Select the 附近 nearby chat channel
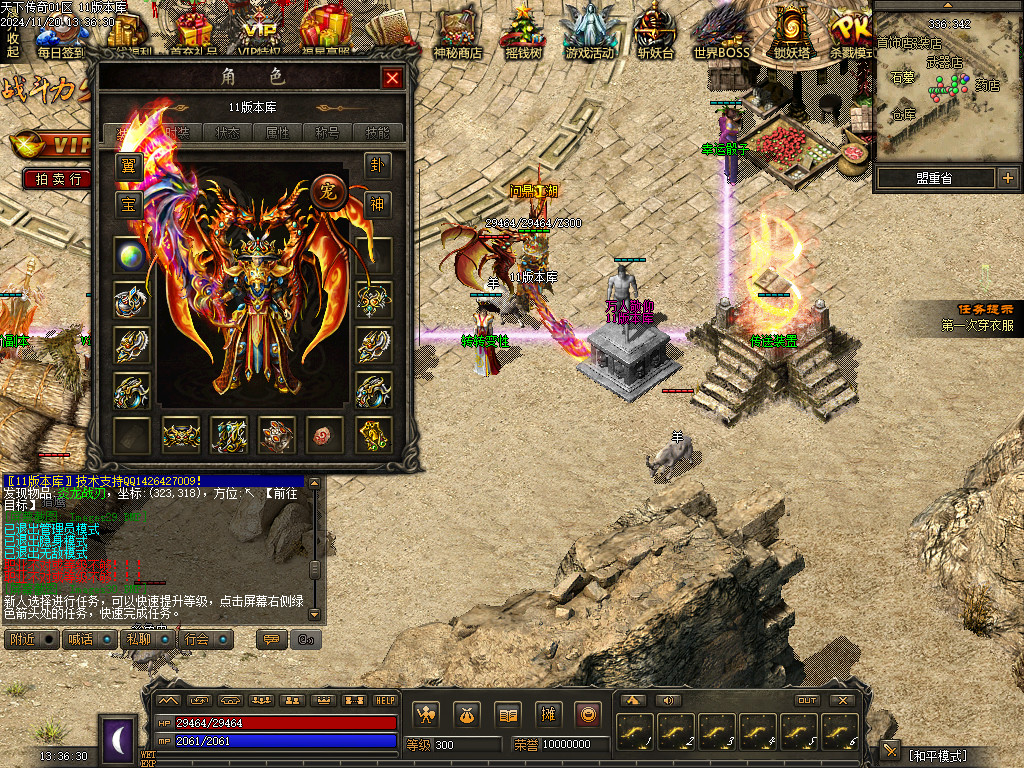Image resolution: width=1024 pixels, height=768 pixels. pos(32,639)
